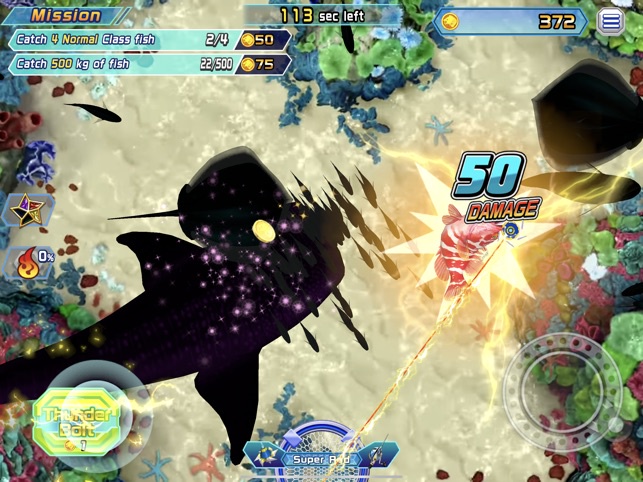The image size is (643, 482).
Task: Tap the flame gauge icon
Action: coord(27,263)
